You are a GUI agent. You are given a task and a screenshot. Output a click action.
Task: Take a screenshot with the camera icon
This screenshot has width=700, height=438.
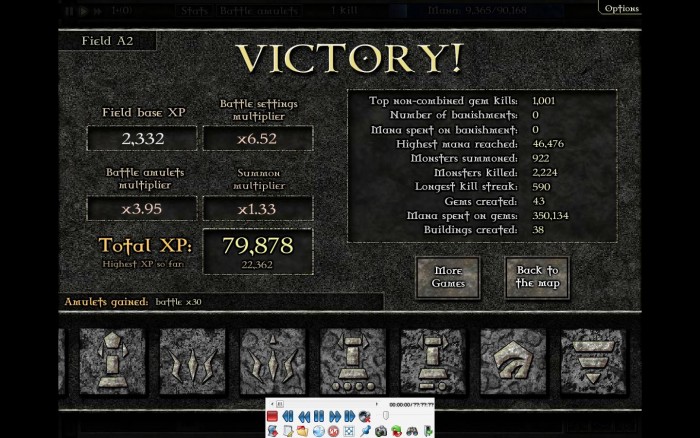(x=381, y=431)
